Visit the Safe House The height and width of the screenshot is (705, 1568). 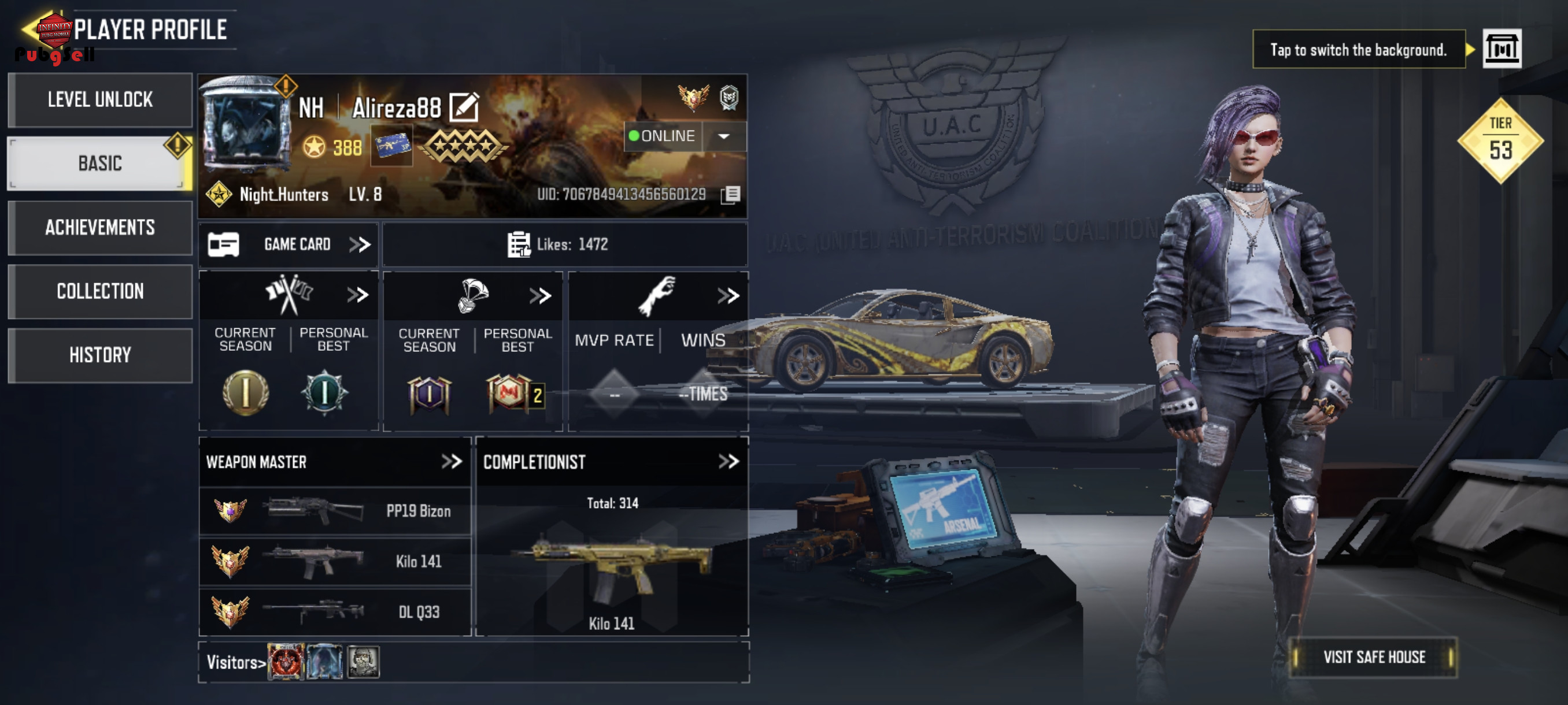(1373, 657)
